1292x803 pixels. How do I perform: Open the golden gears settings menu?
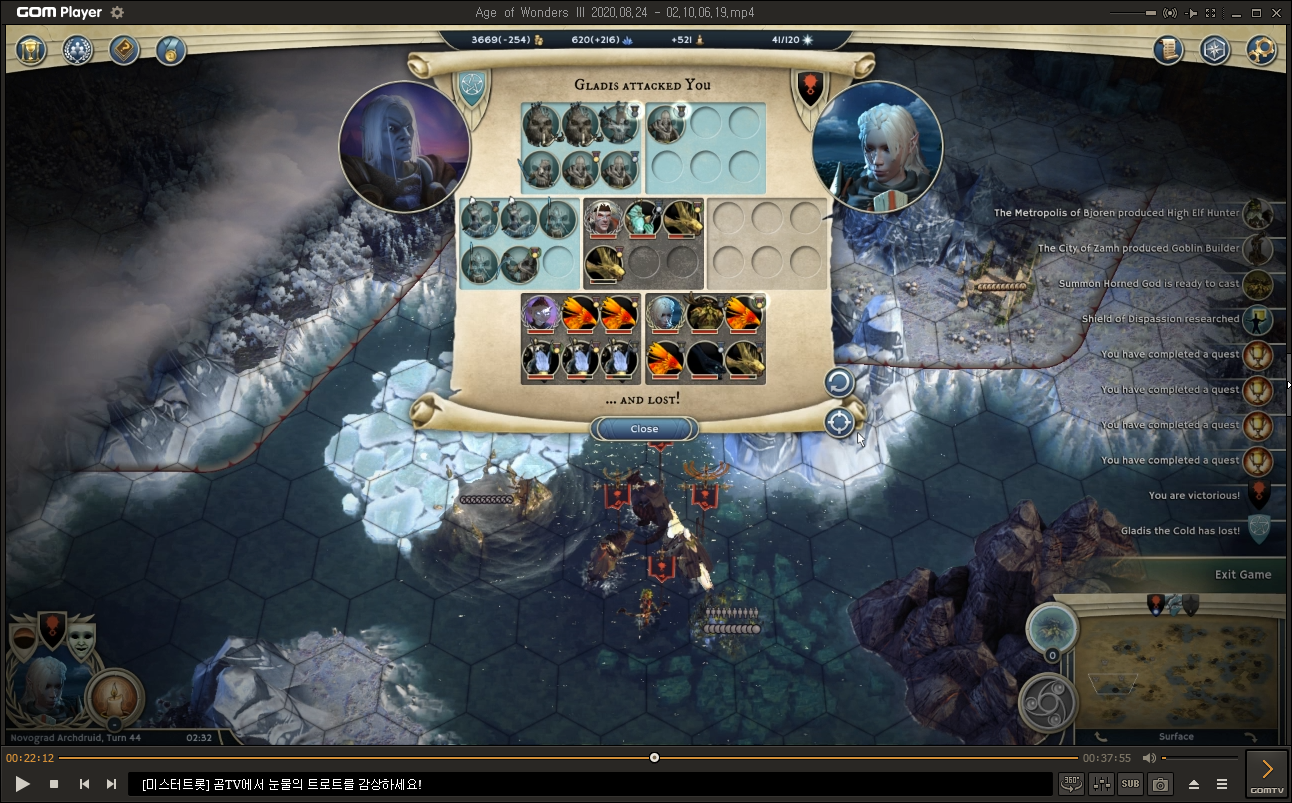[x=1262, y=50]
